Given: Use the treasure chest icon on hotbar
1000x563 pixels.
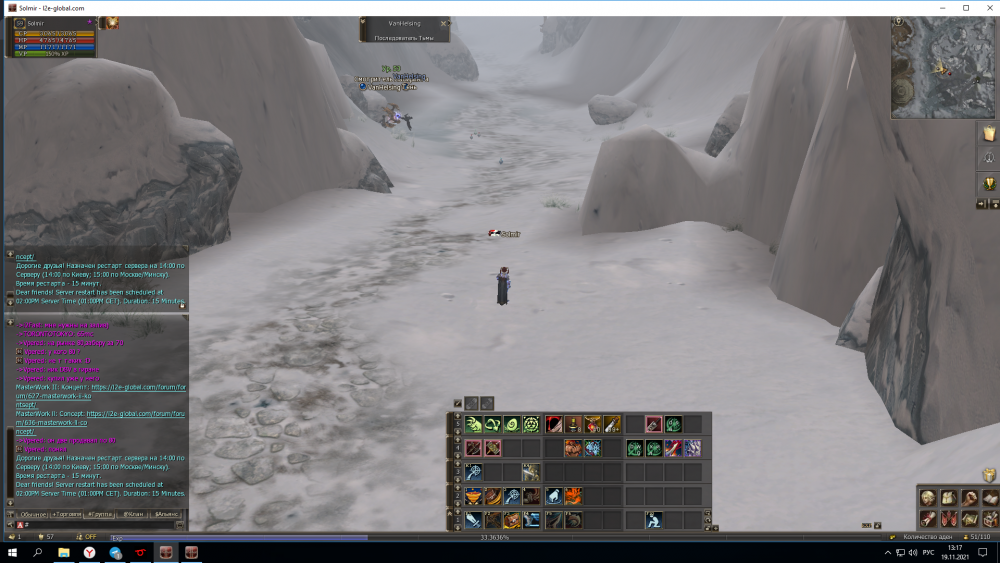Looking at the screenshot, I should tap(512, 520).
